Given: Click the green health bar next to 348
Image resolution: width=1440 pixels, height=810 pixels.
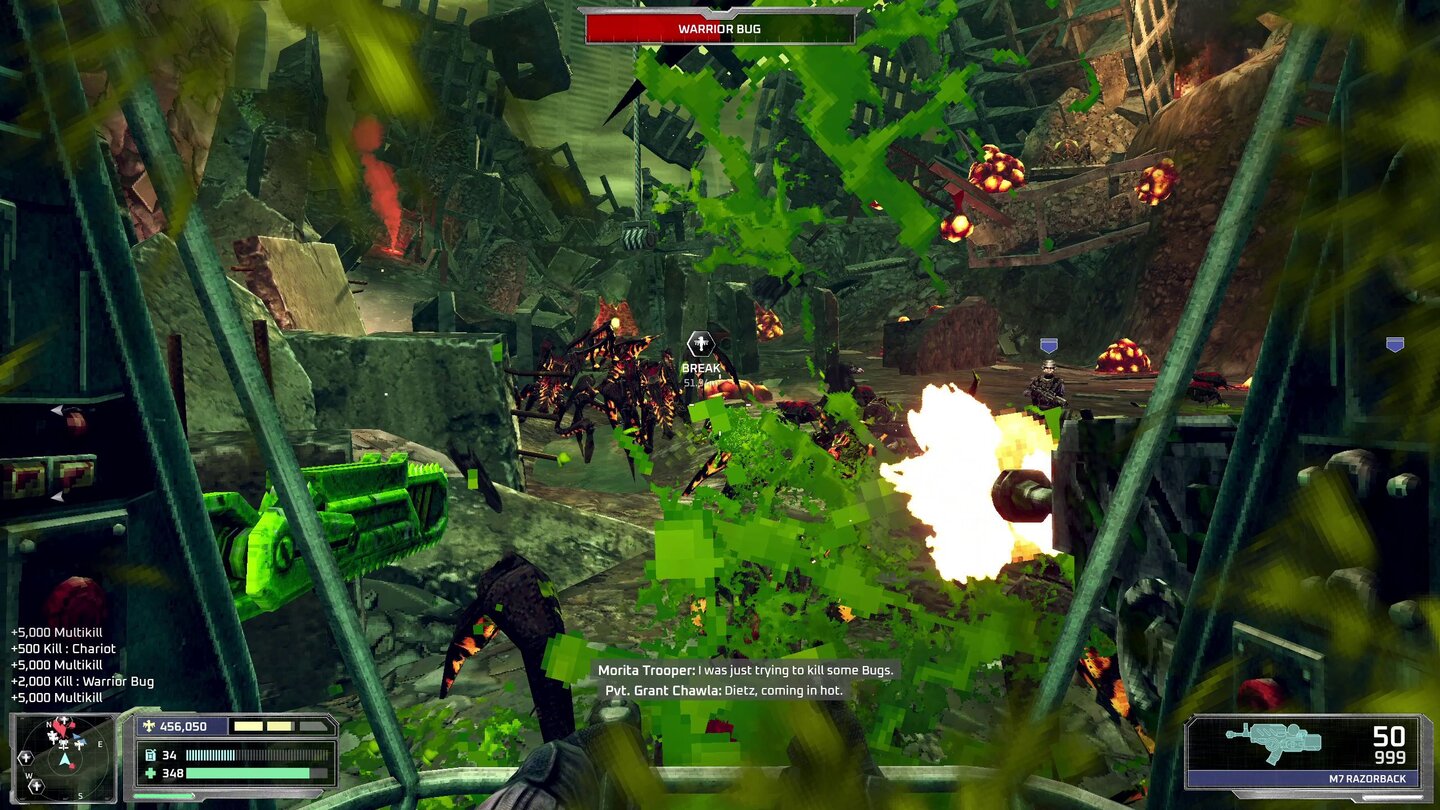Looking at the screenshot, I should (248, 773).
